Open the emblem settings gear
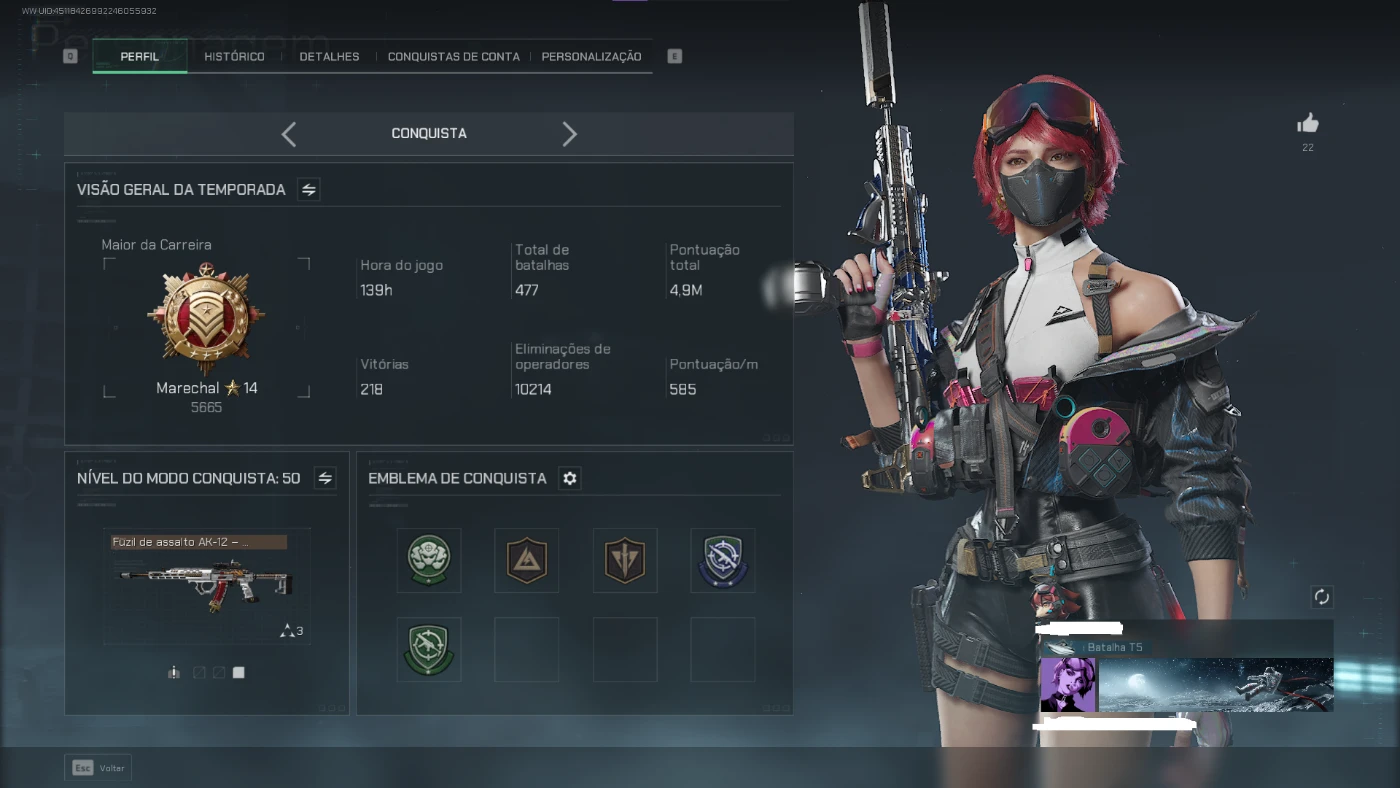This screenshot has height=788, width=1400. point(570,479)
